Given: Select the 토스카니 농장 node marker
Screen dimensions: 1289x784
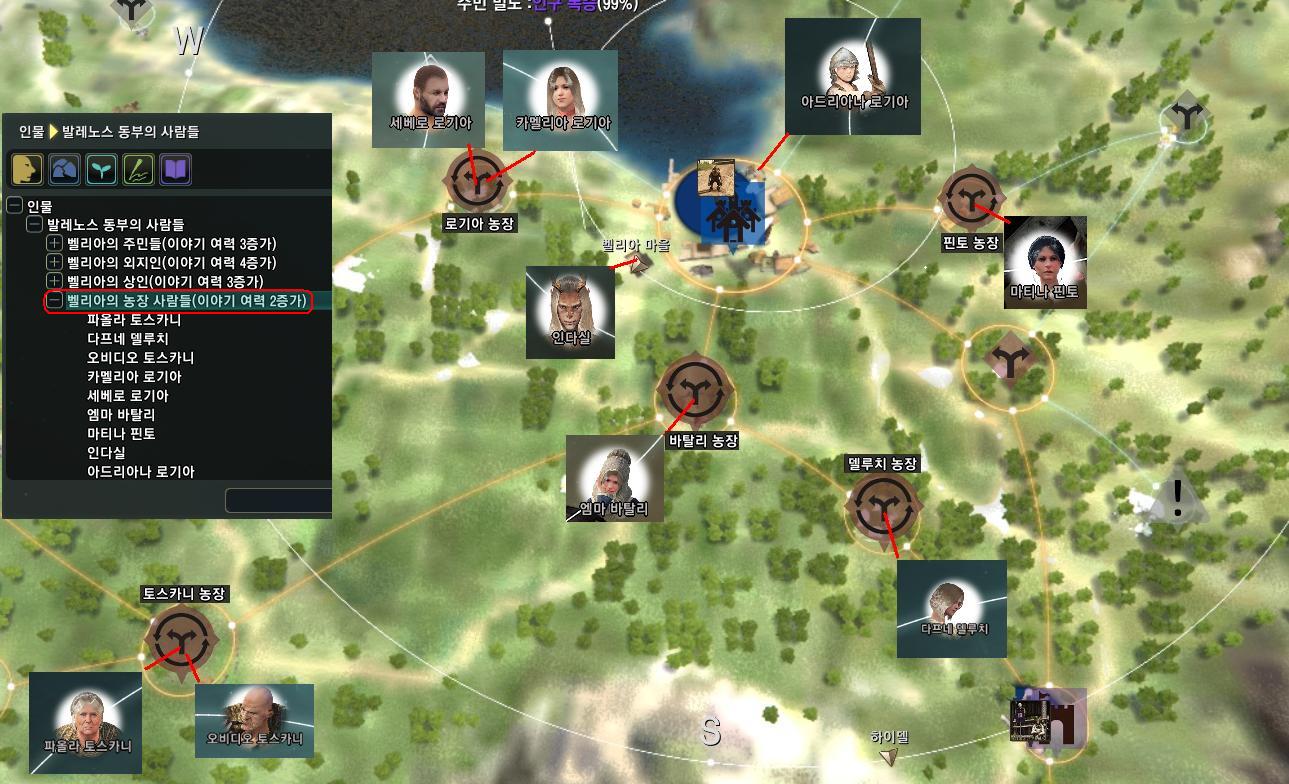Looking at the screenshot, I should (180, 640).
